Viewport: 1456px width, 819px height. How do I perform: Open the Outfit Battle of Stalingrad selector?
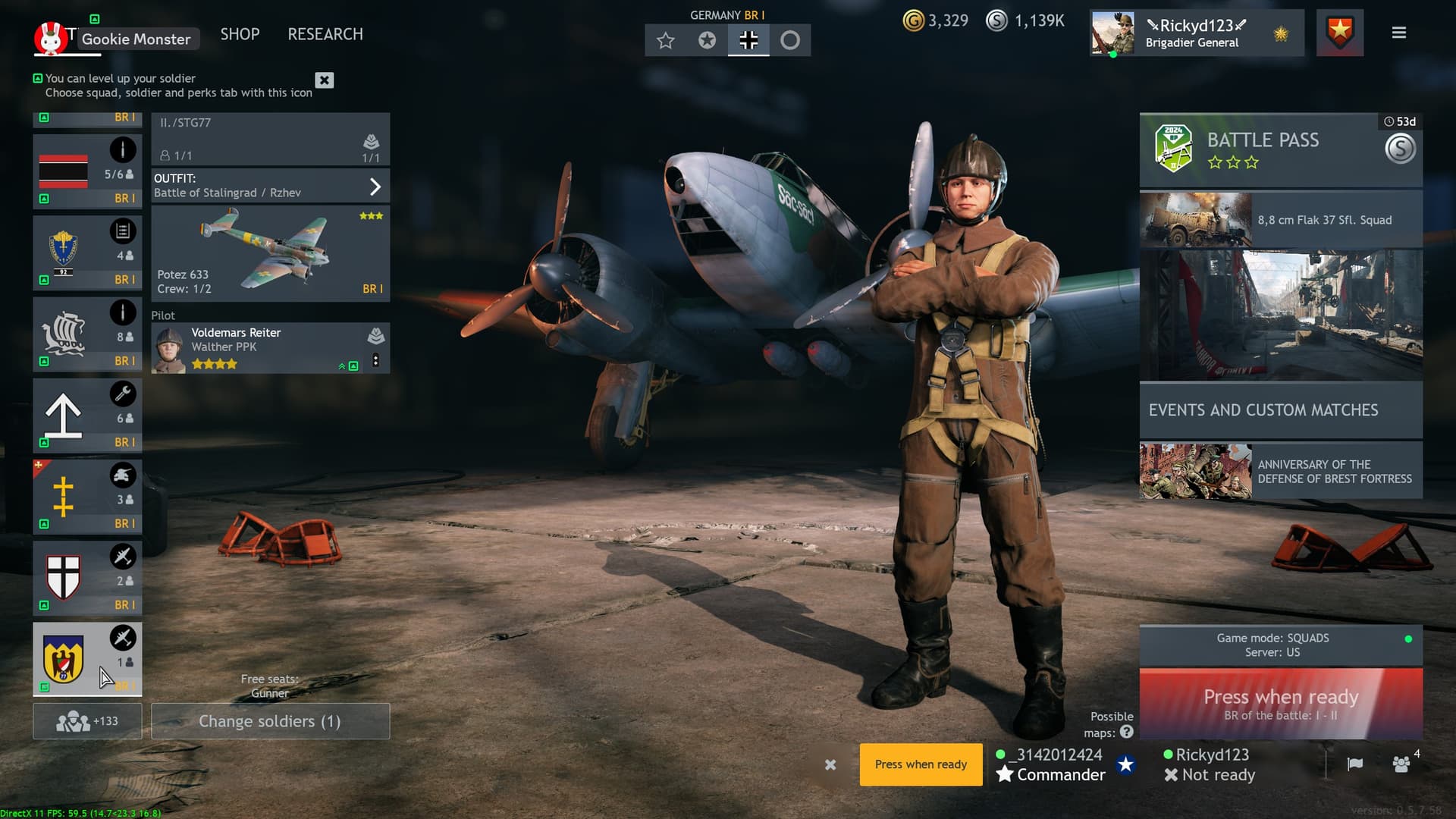pos(270,186)
